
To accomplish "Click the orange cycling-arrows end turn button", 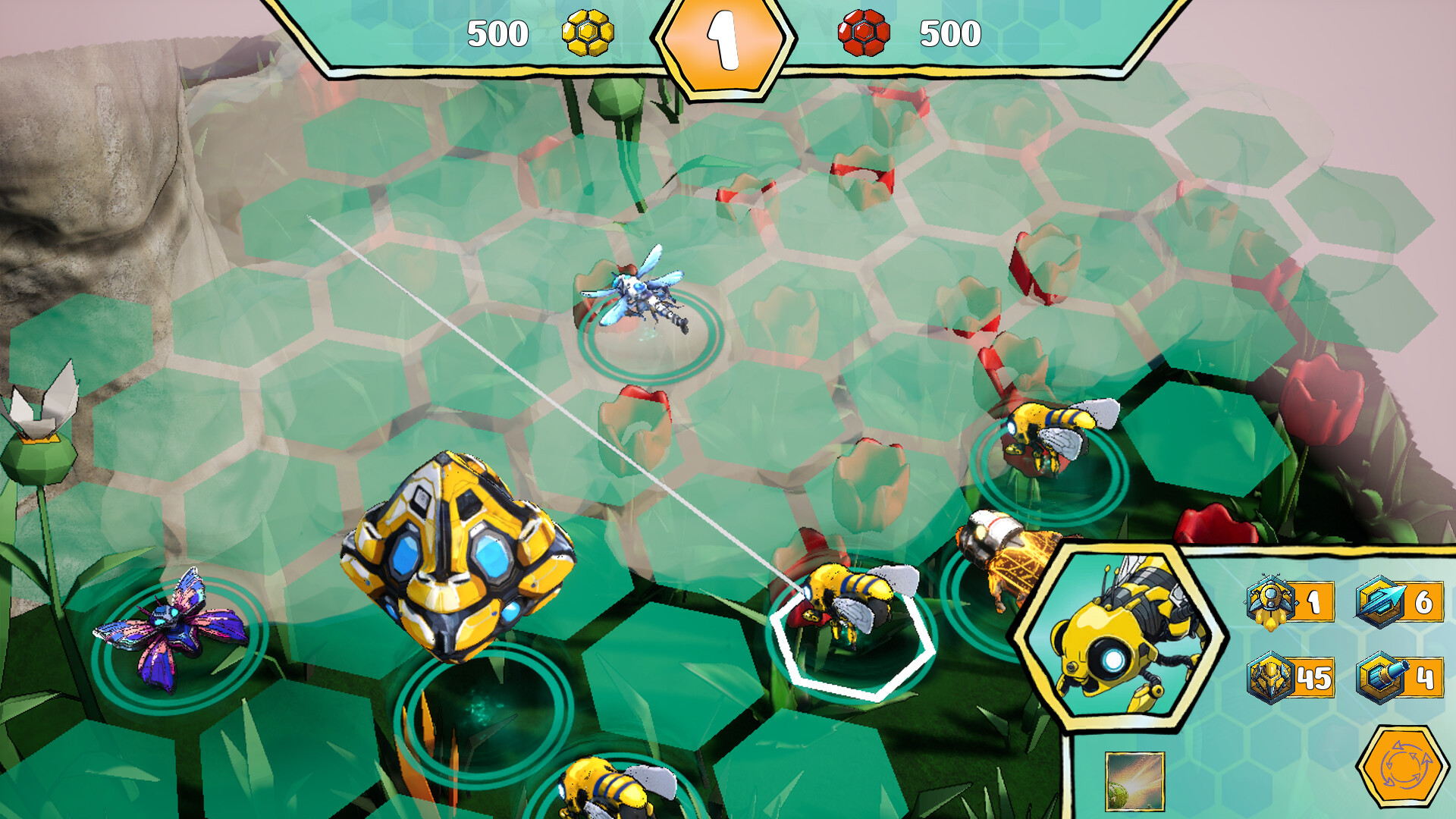I will 1401,766.
